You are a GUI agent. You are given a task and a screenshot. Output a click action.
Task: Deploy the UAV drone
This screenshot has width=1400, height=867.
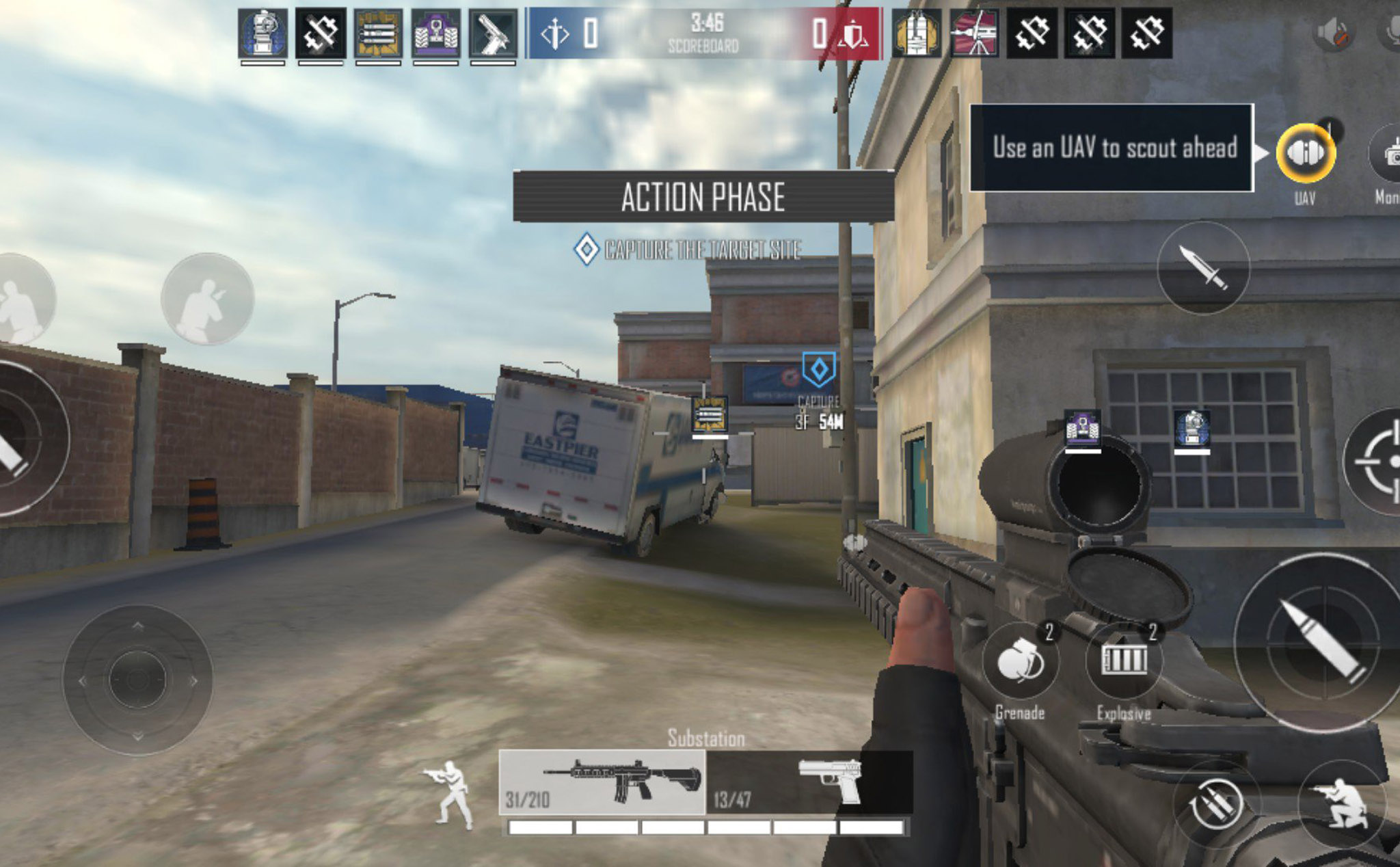(1305, 152)
